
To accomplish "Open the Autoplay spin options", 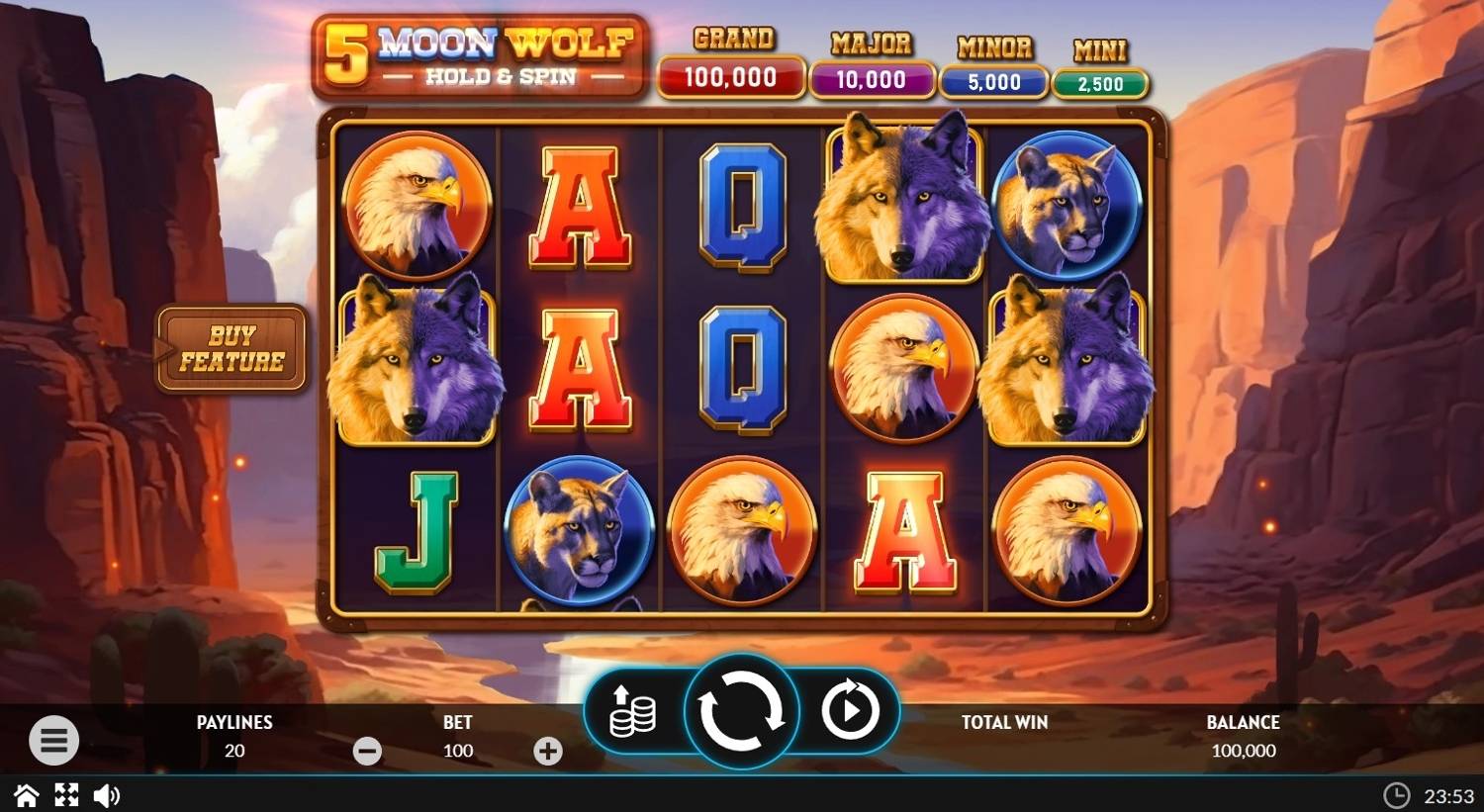I will point(849,710).
